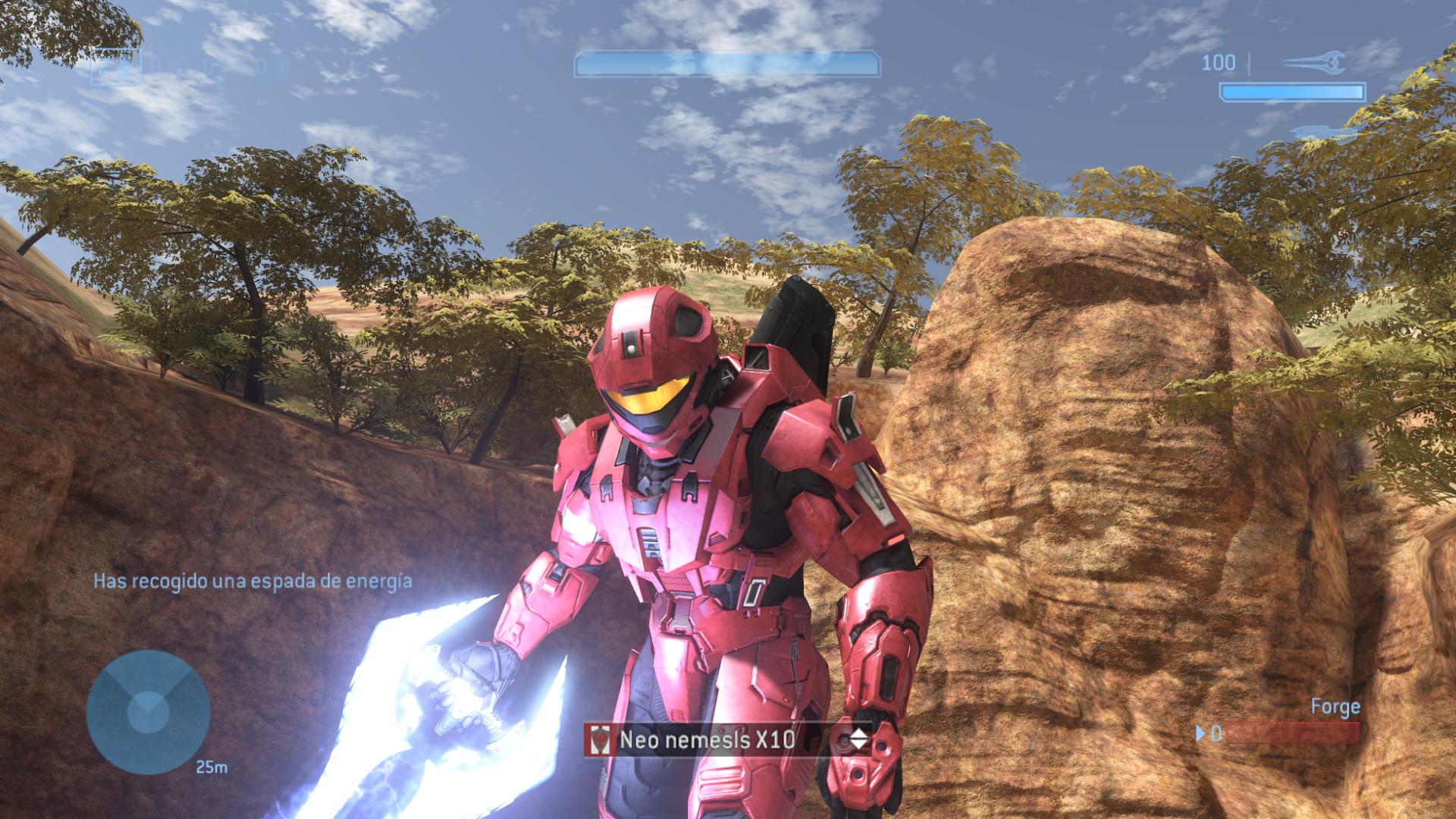Viewport: 1456px width, 819px height.
Task: Click the 100 score readout top-right
Action: 1219,63
